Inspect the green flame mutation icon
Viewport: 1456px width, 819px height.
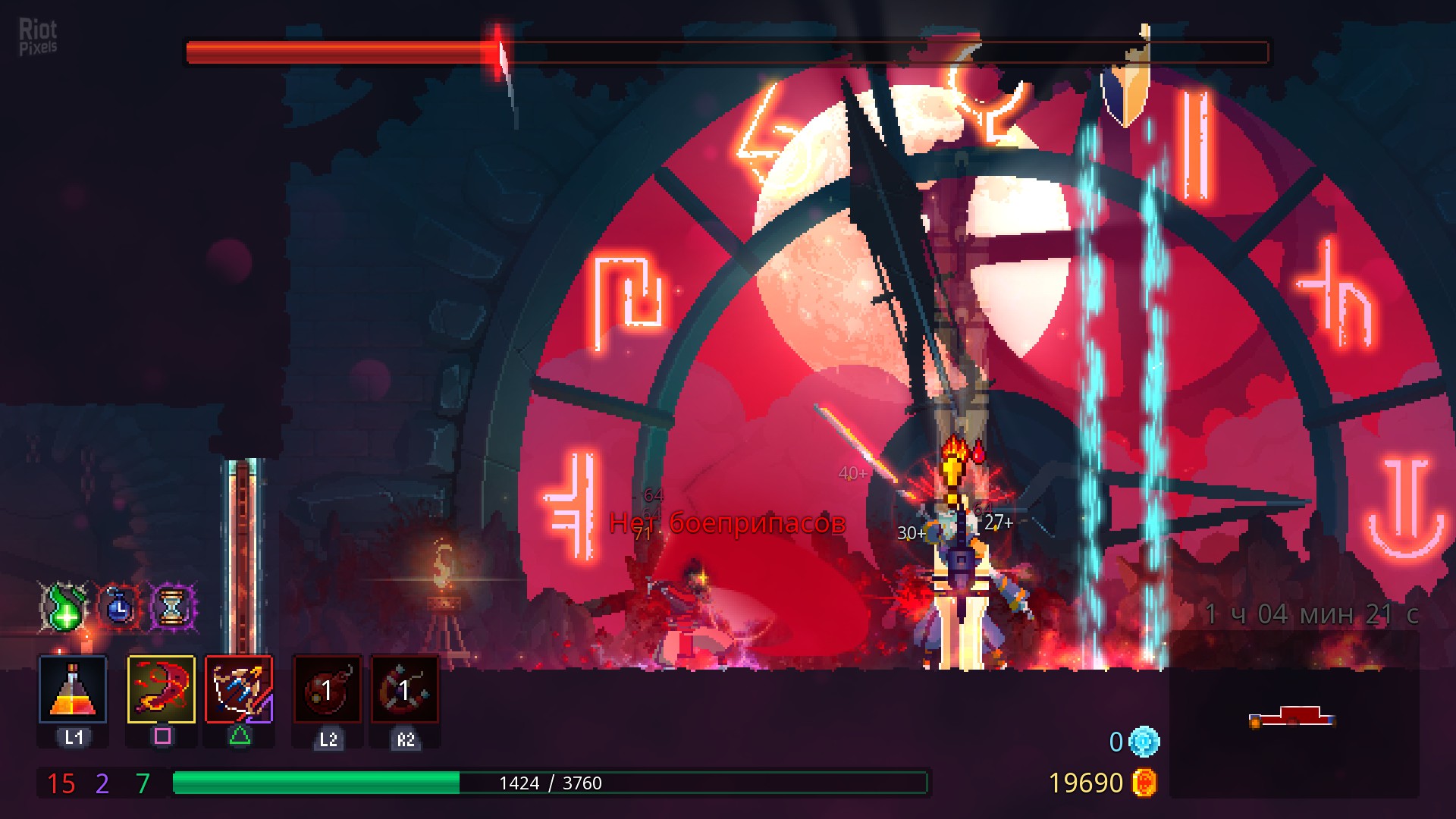(x=64, y=607)
